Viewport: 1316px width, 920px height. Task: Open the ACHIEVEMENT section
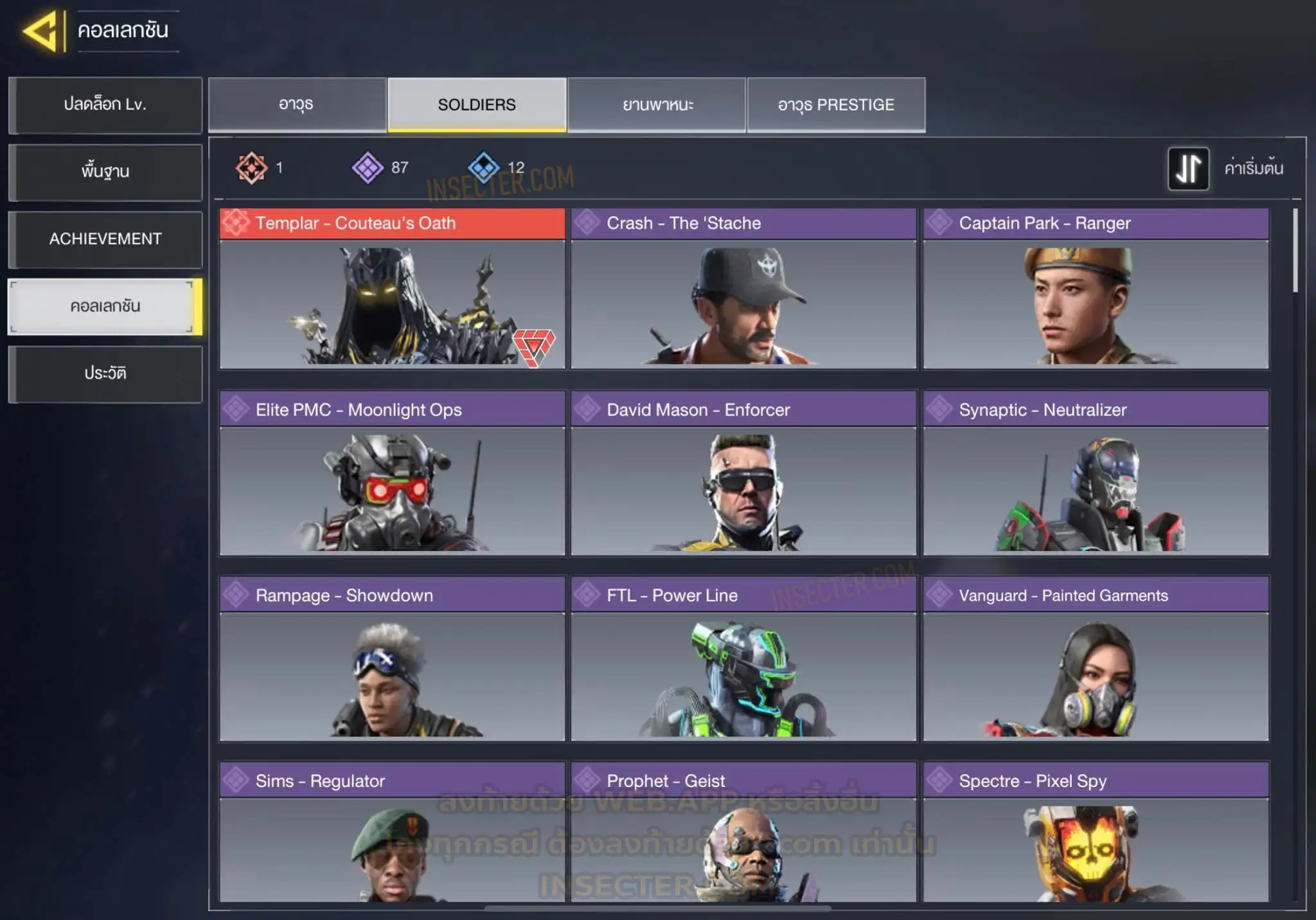click(x=105, y=239)
